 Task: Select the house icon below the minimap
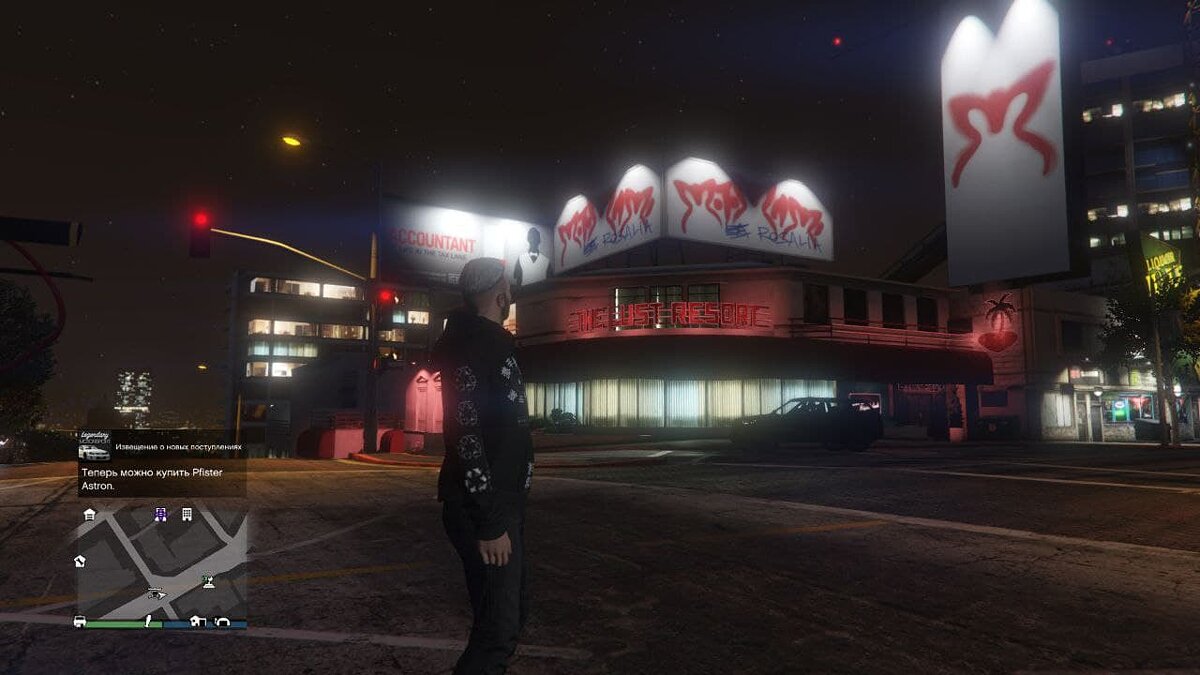(197, 621)
